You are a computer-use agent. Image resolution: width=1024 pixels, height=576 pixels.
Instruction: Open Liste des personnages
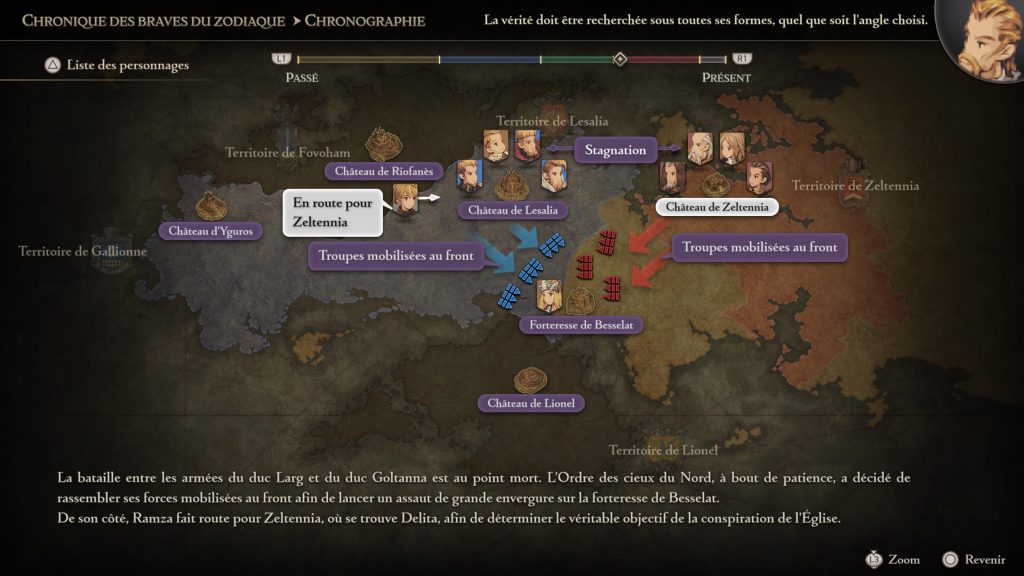pyautogui.click(x=118, y=66)
